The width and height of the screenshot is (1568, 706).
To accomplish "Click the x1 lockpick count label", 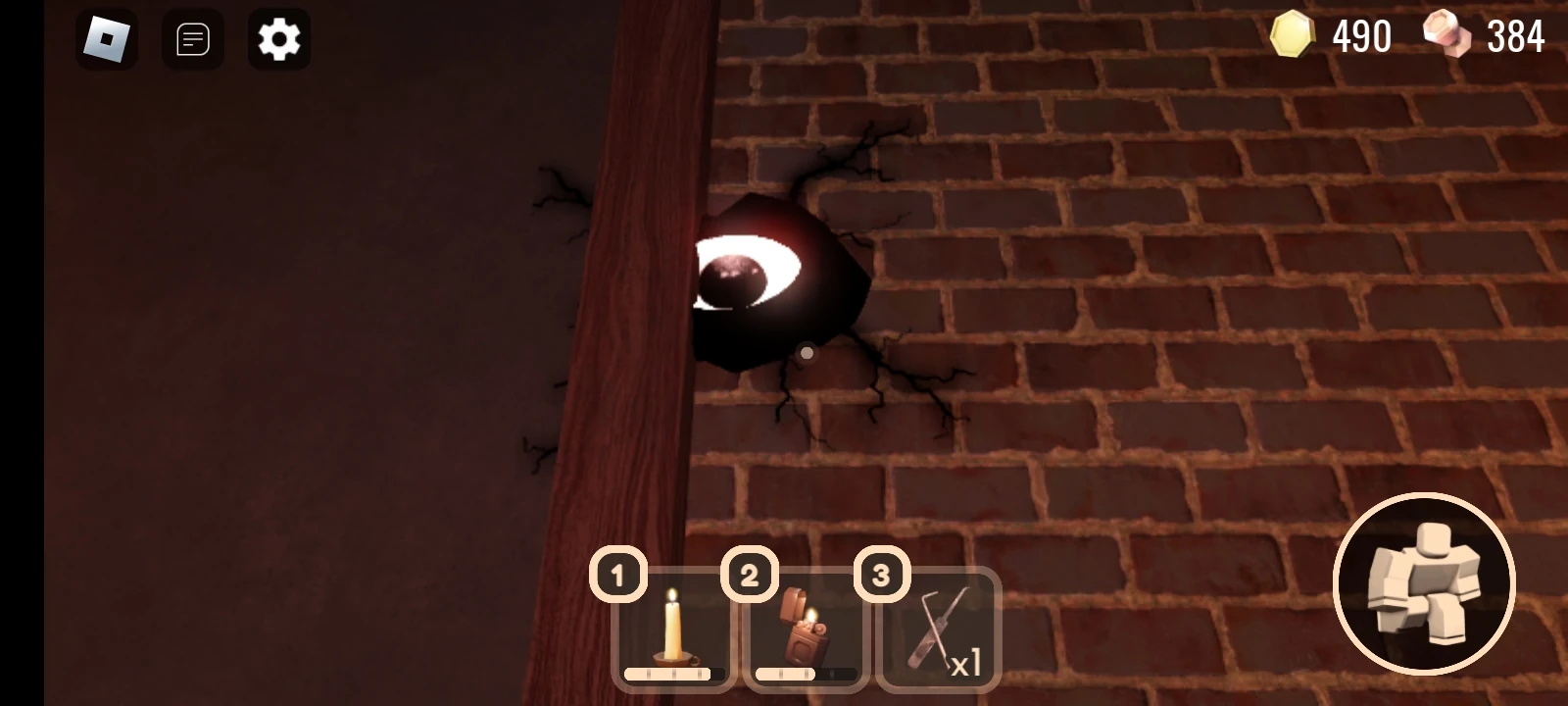I will pos(966,665).
